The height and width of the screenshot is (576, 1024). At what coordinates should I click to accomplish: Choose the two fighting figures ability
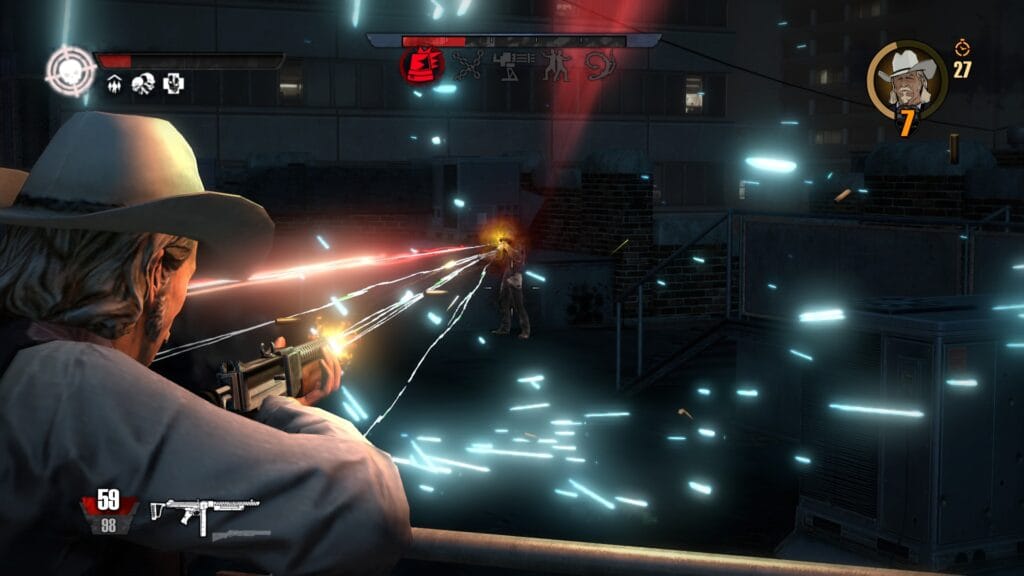pos(556,65)
